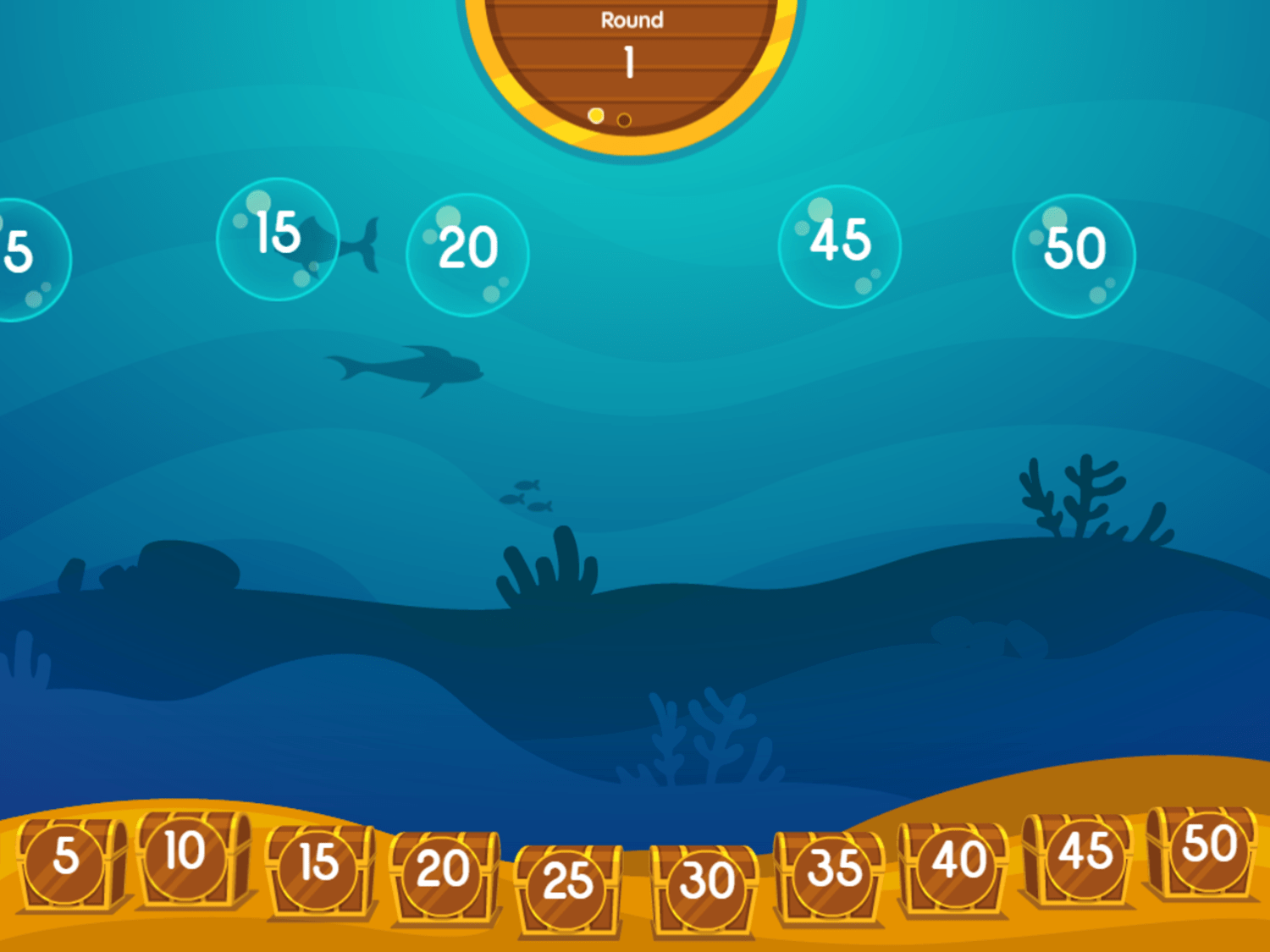
Task: Select the 35 treasure chest
Action: click(x=831, y=872)
